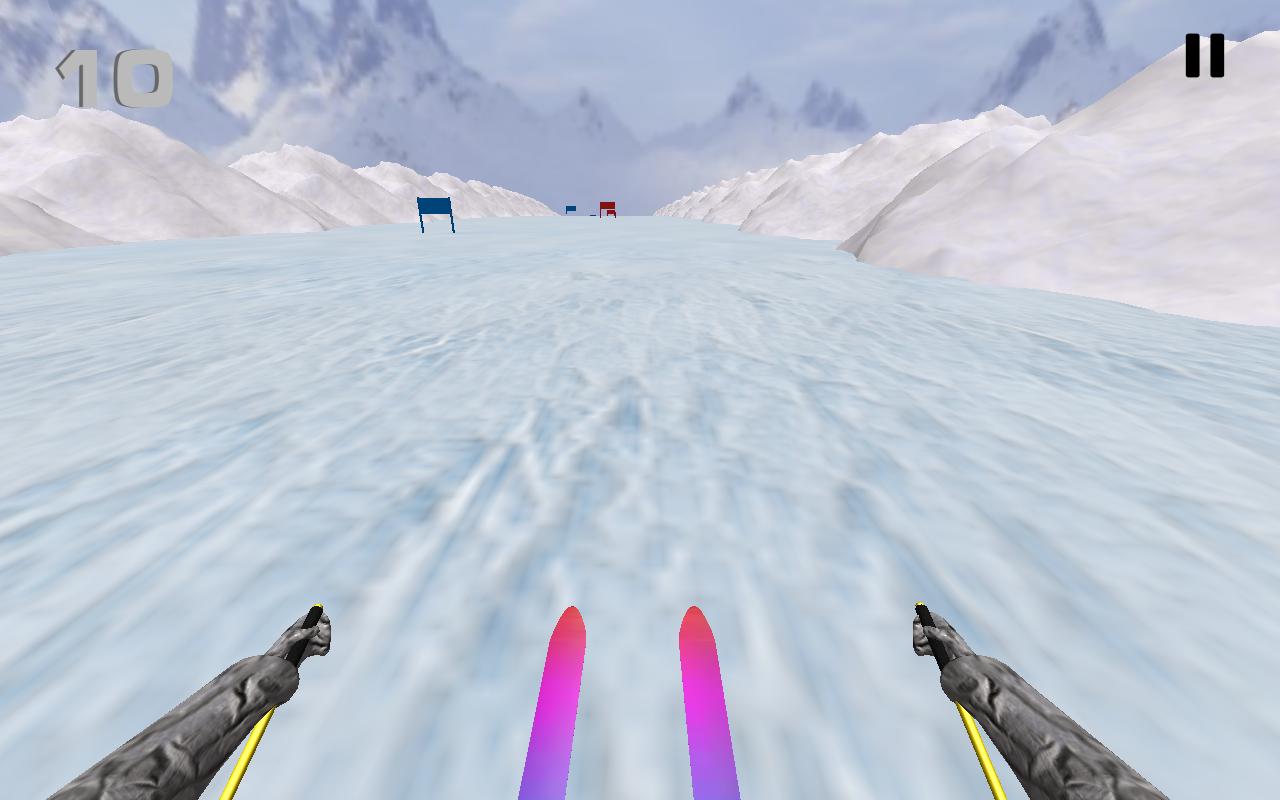Click the second blue gate near center
Viewport: 1280px width, 800px height.
tap(570, 208)
